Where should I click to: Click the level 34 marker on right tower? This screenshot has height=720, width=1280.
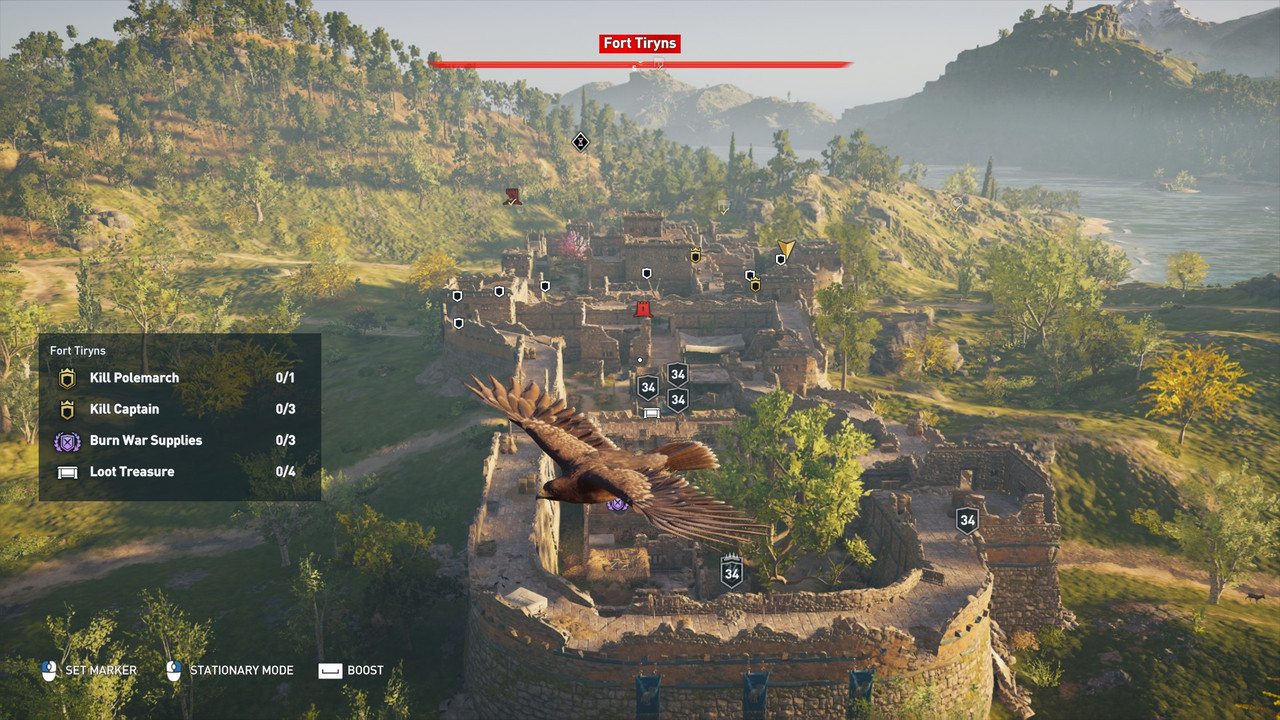click(967, 520)
